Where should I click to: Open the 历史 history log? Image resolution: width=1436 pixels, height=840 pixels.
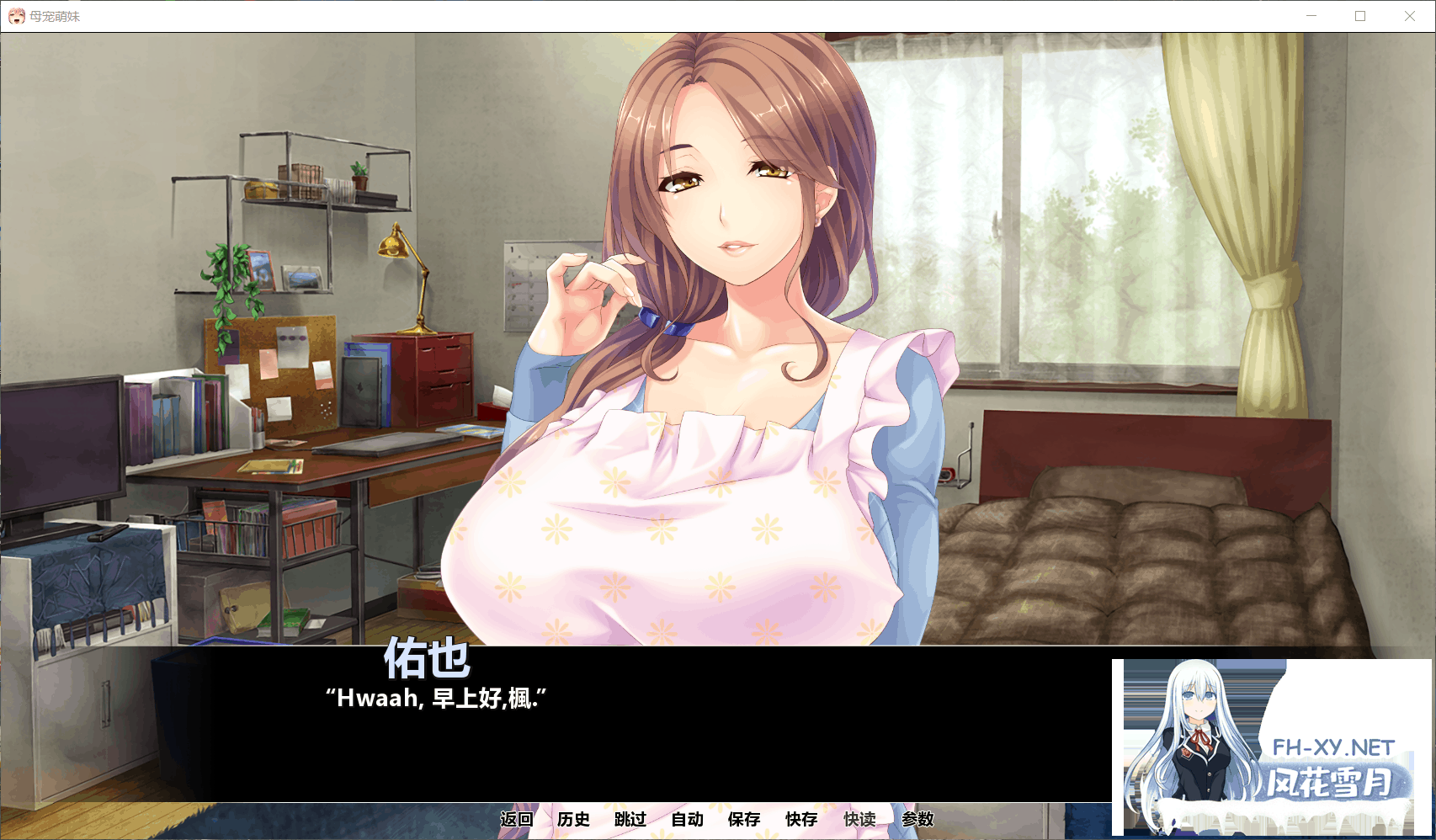coord(574,819)
